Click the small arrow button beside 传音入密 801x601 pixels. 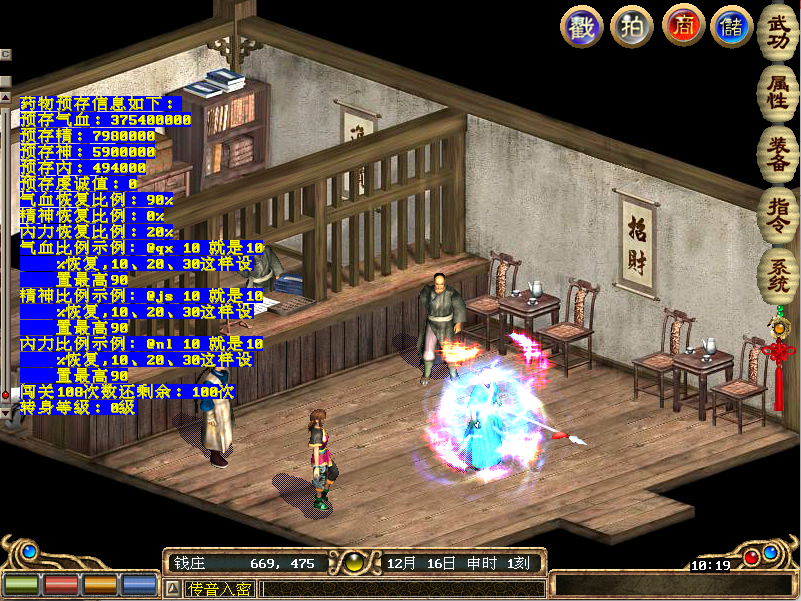tap(172, 588)
